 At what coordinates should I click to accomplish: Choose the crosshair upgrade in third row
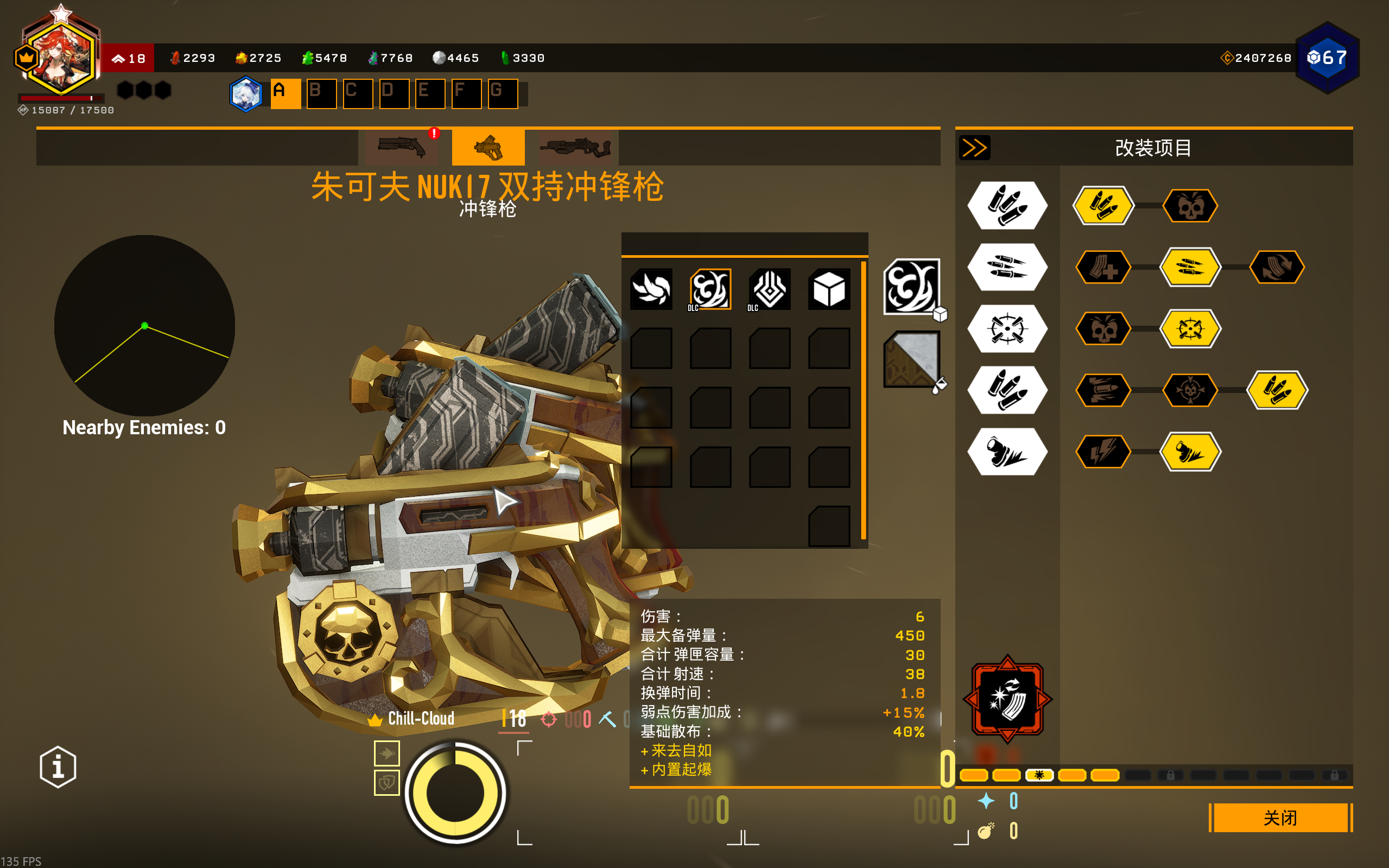1190,329
